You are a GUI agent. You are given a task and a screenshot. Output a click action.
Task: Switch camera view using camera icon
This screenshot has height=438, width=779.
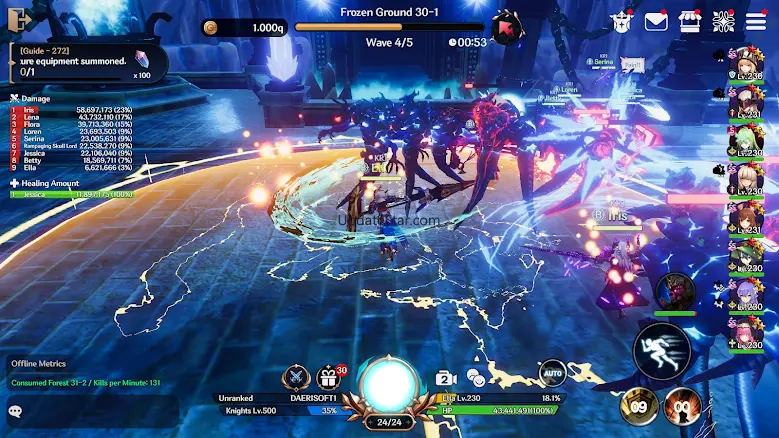(x=446, y=378)
